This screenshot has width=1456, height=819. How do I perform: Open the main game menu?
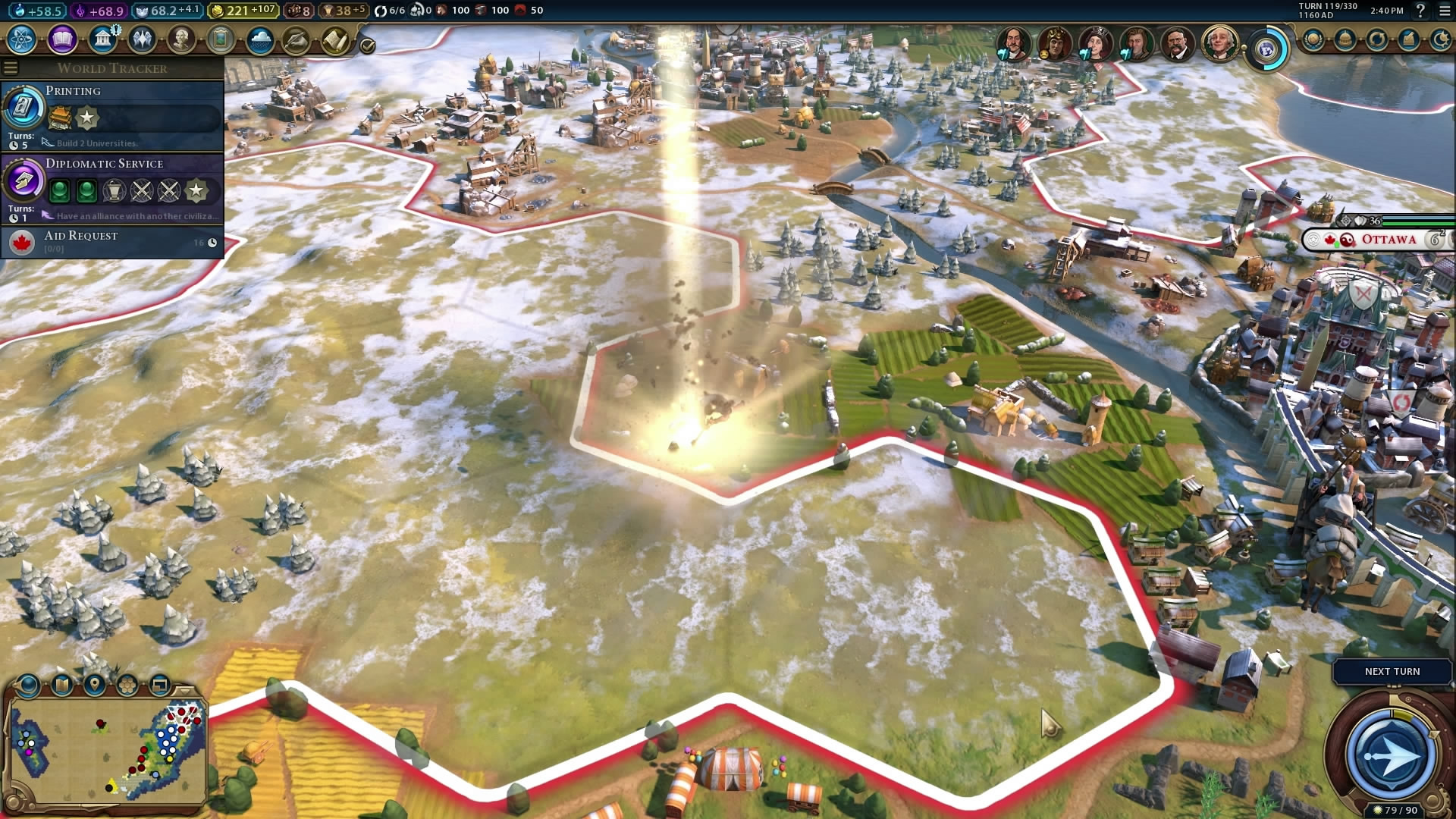tap(1444, 11)
